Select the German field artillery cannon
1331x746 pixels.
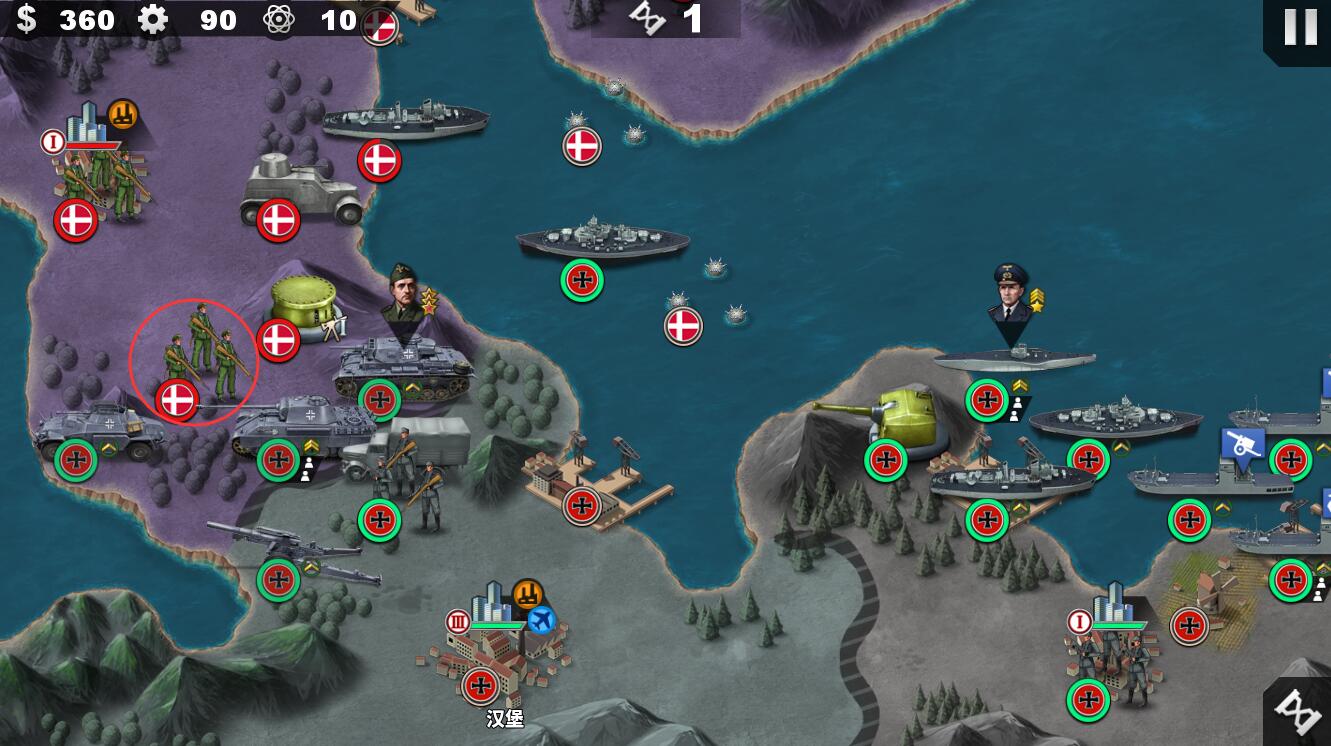click(x=295, y=551)
